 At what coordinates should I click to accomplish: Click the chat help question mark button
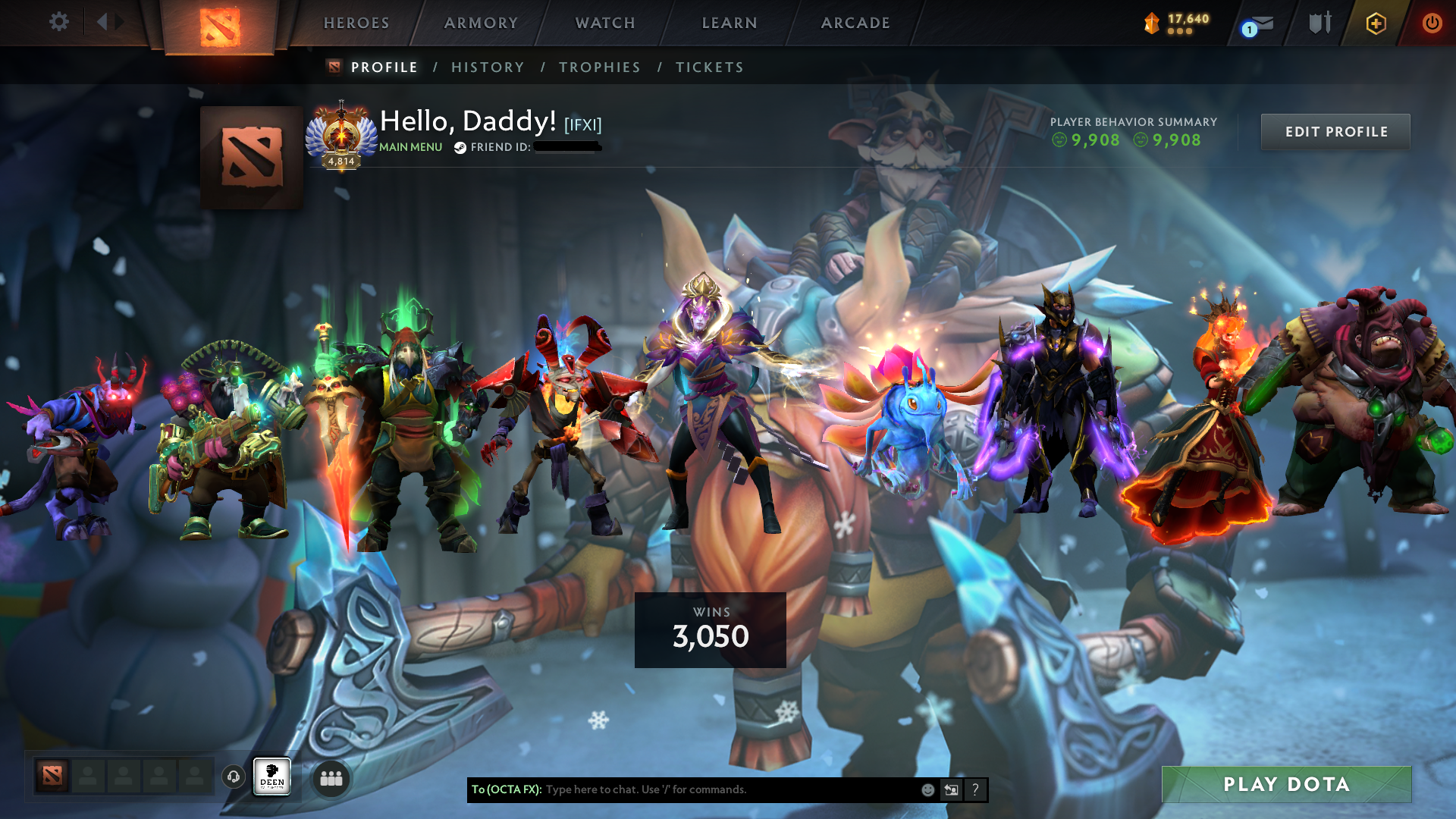click(975, 789)
